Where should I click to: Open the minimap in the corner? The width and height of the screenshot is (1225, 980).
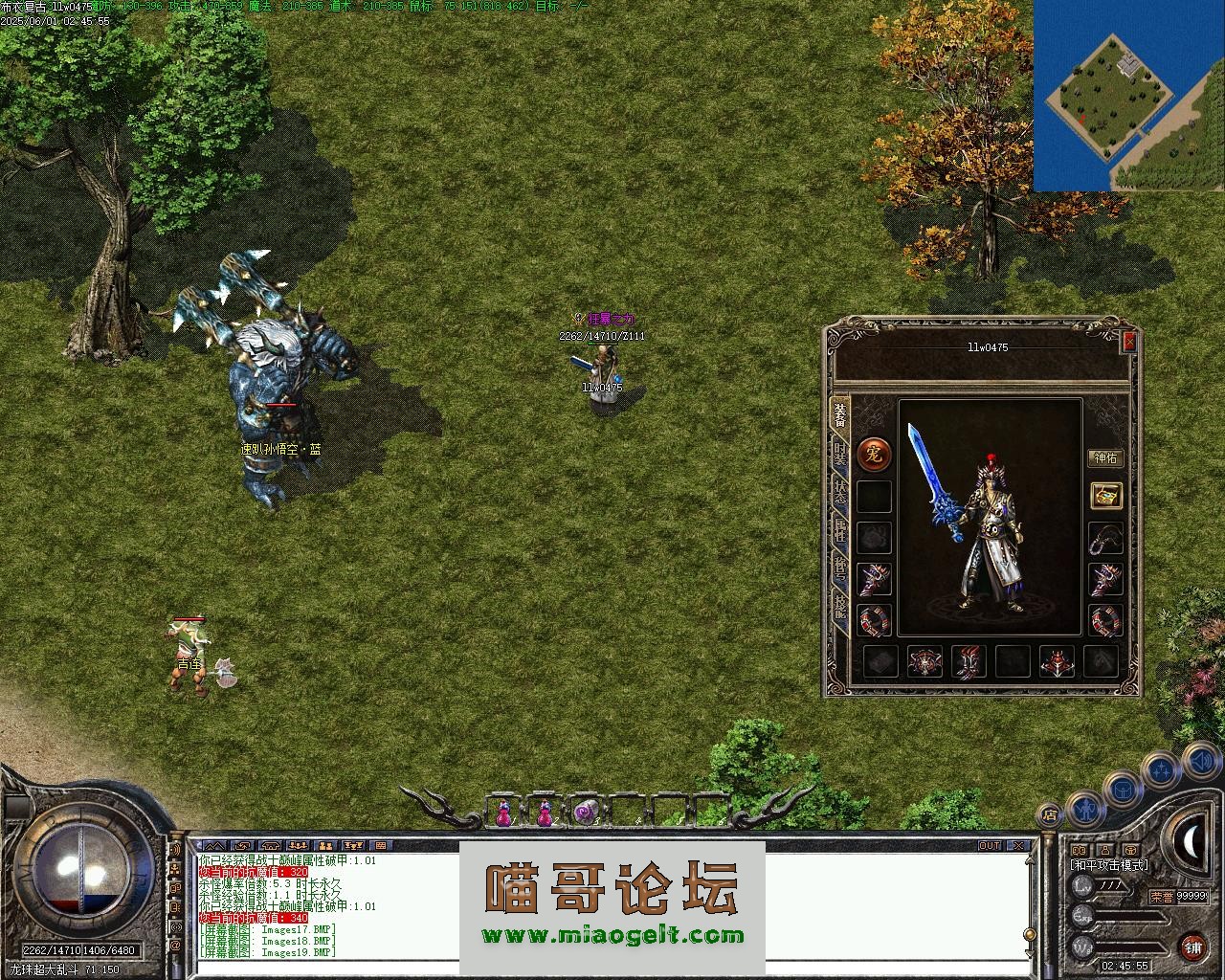pos(1129,96)
